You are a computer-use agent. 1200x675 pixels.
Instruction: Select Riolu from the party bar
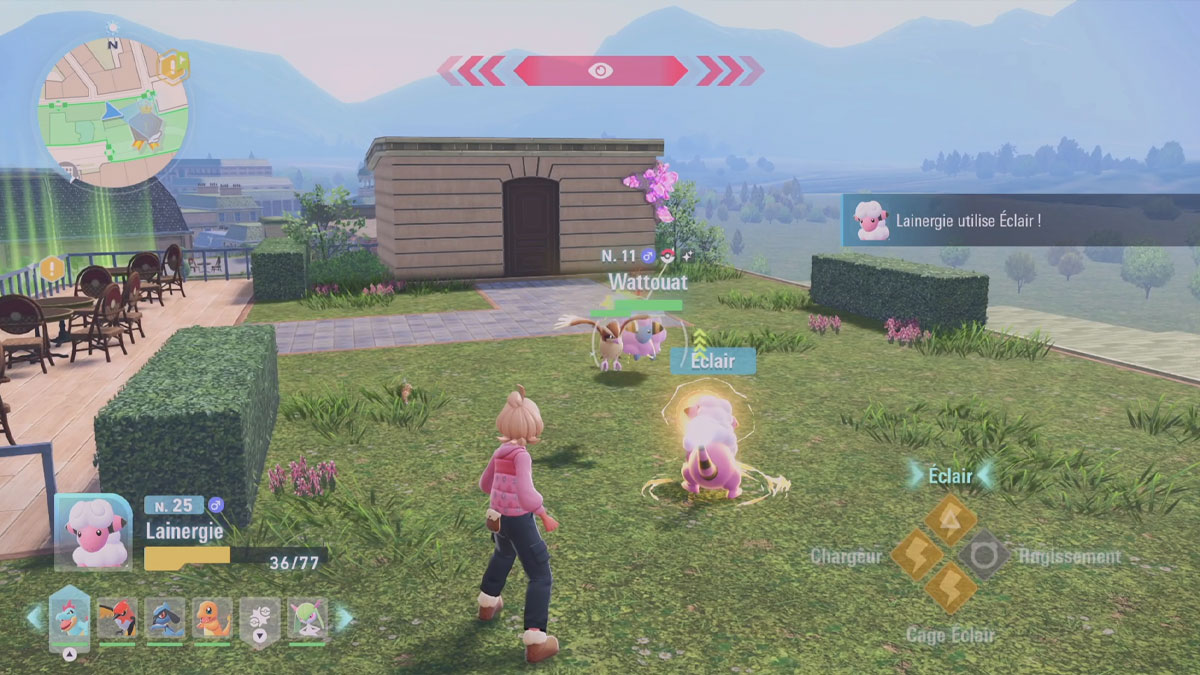(x=164, y=618)
